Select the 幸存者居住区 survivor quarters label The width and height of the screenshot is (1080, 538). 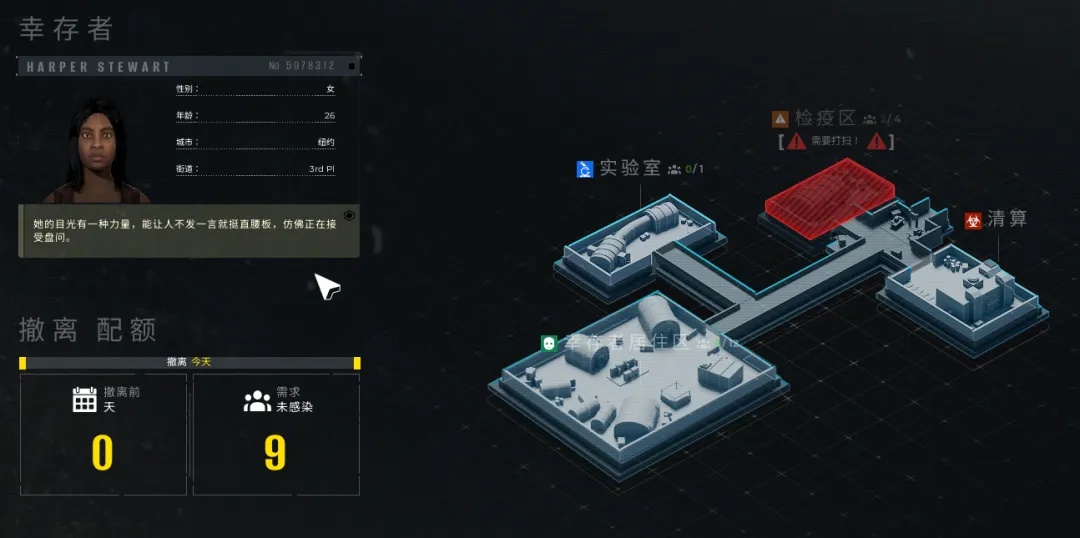click(627, 343)
